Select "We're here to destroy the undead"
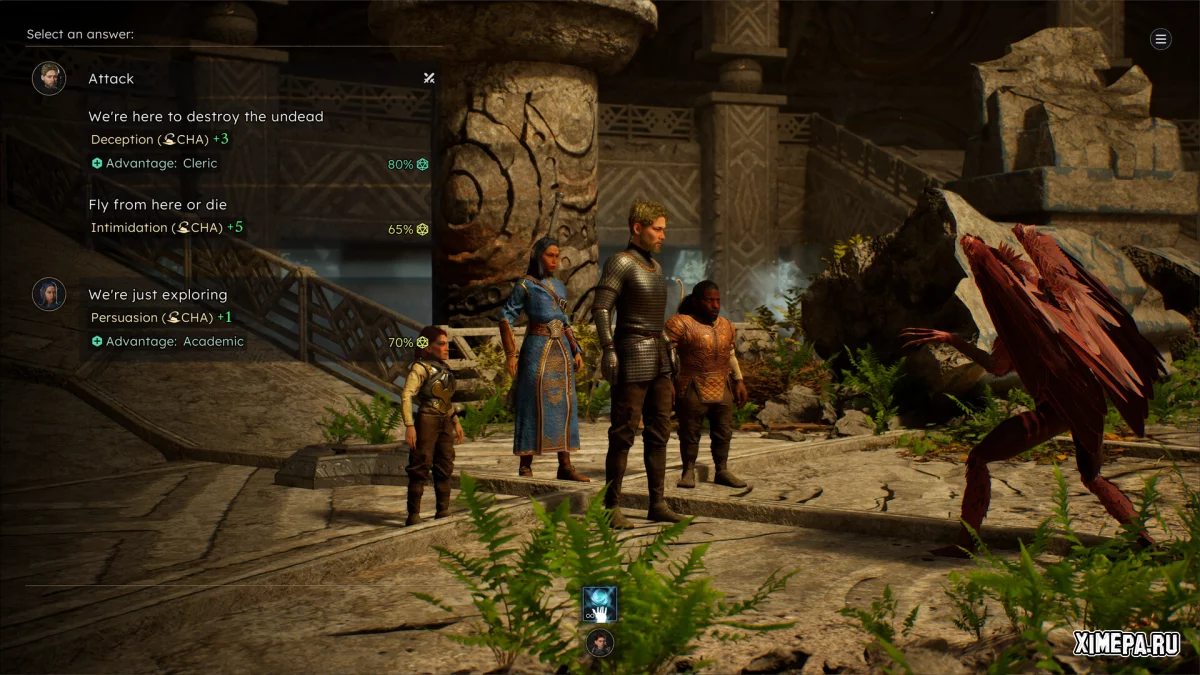This screenshot has height=675, width=1200. (x=205, y=117)
